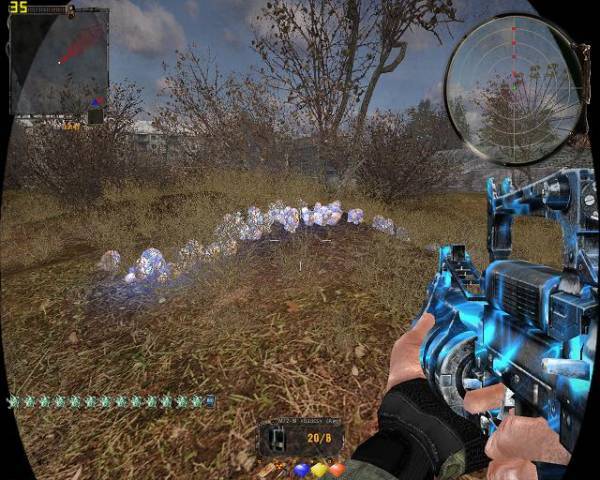Click the circular radar scope display
Screen dimensions: 600x480
[510, 90]
